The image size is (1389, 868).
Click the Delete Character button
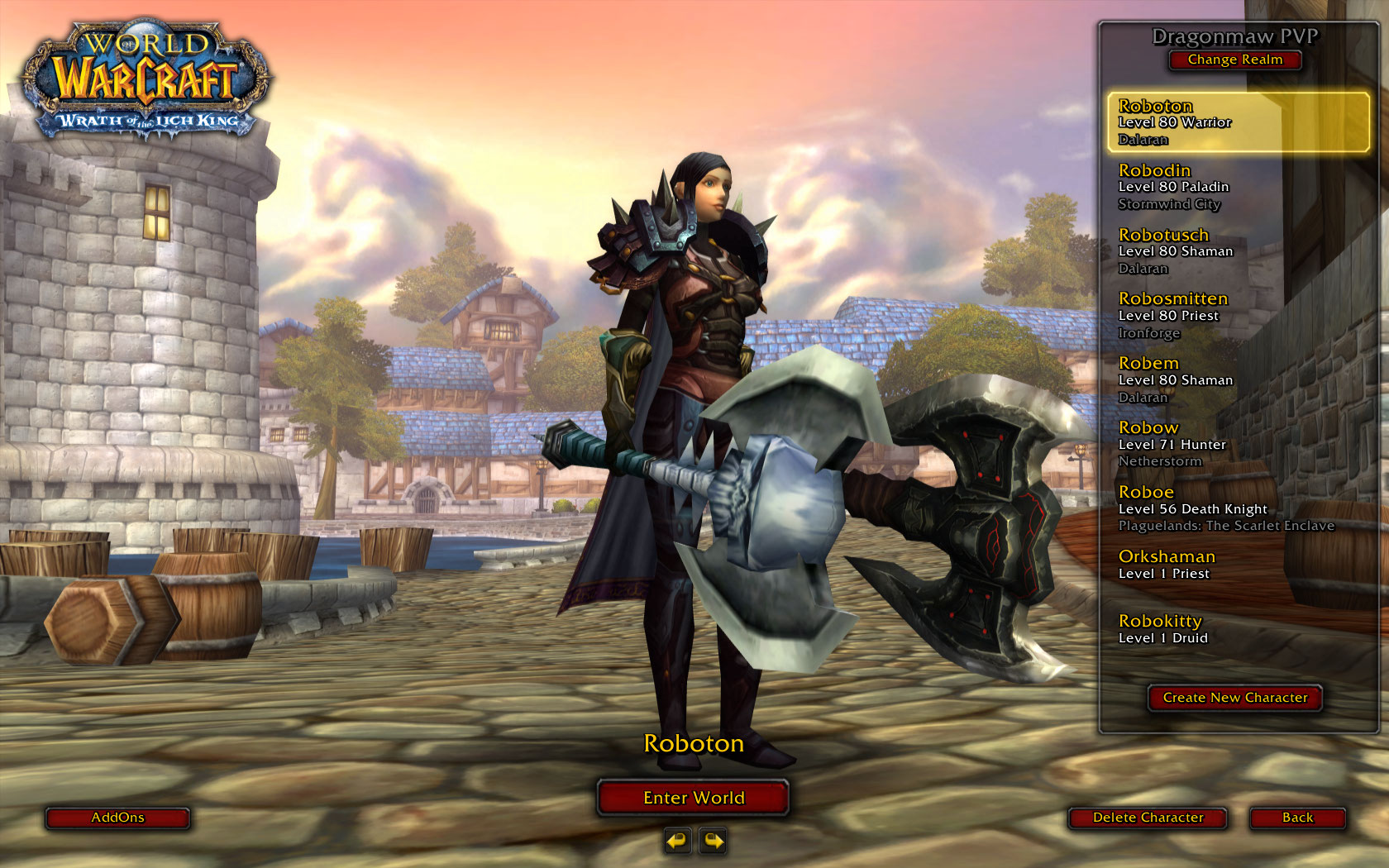point(1148,818)
